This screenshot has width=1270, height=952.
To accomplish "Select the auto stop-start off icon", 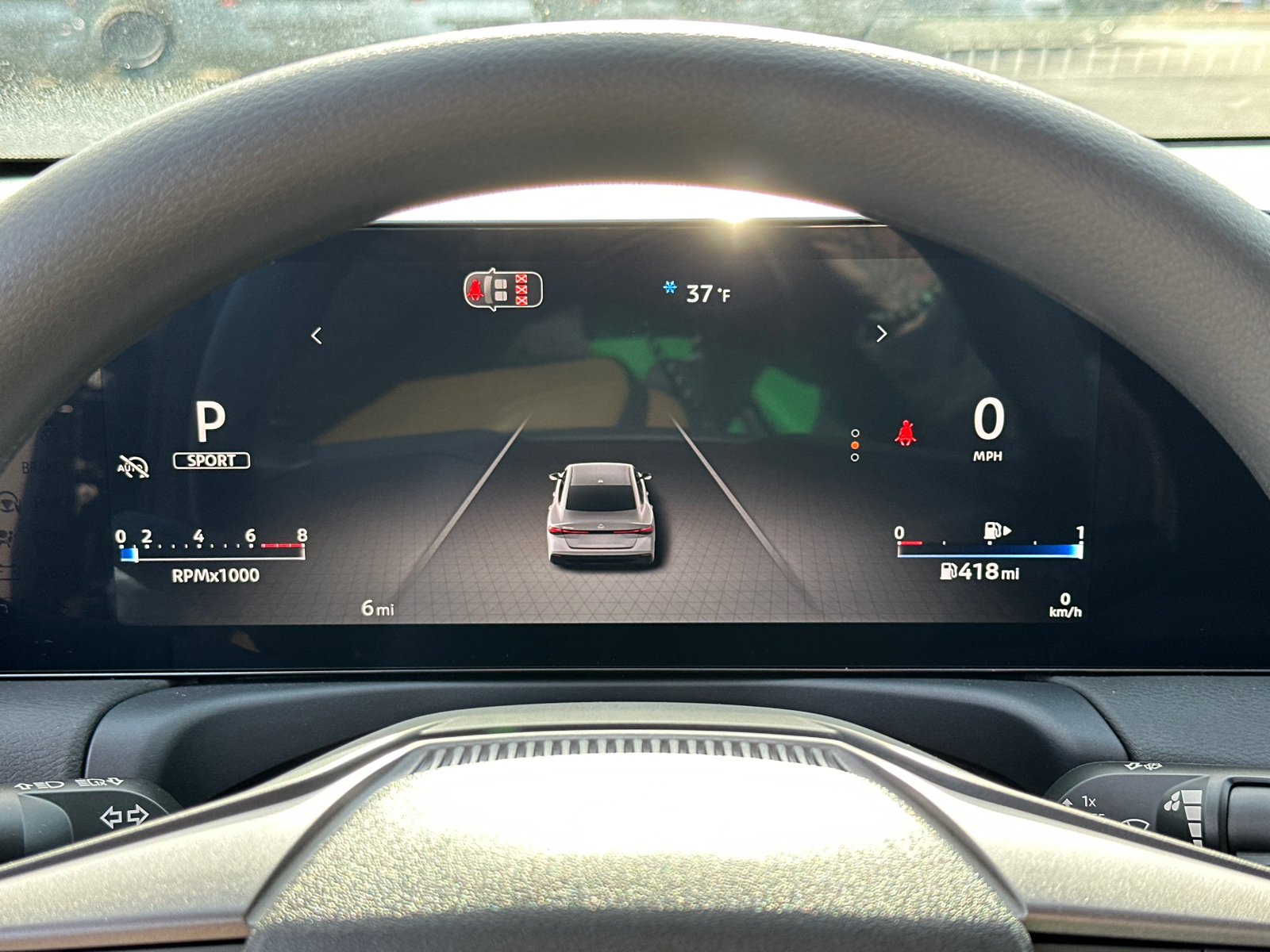I will pyautogui.click(x=133, y=466).
